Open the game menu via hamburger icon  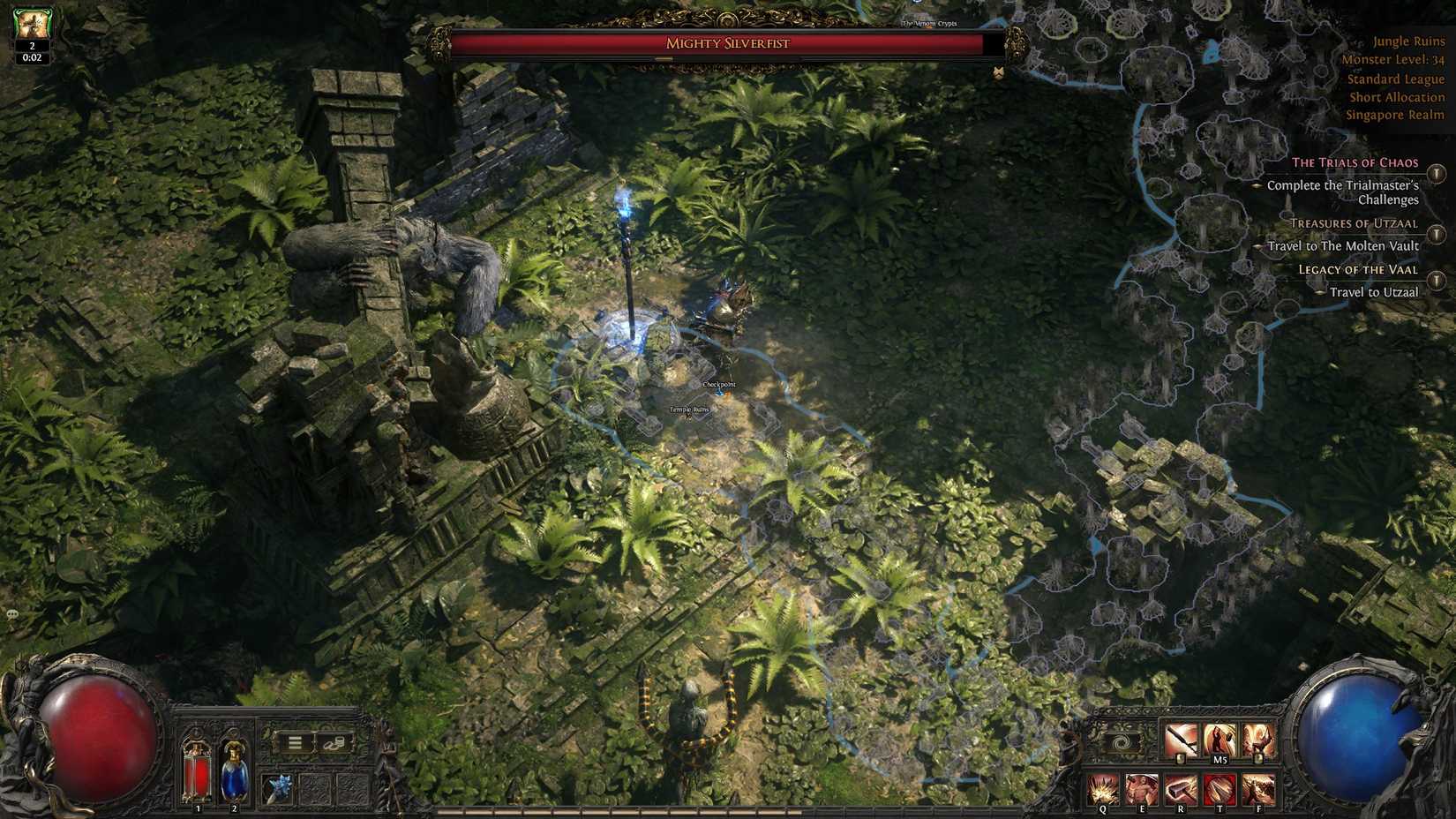click(294, 741)
